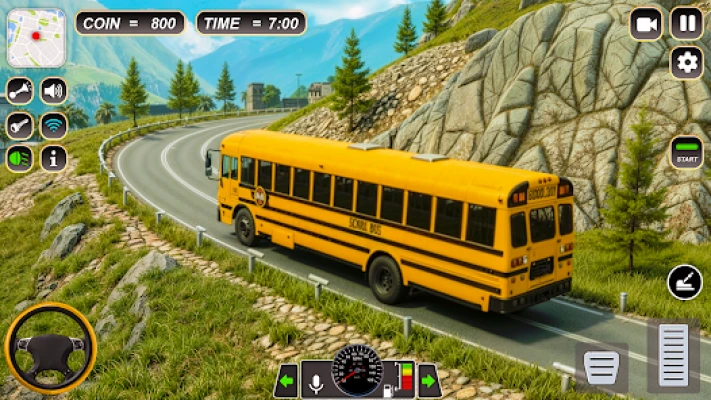Click the steering wheel control
Viewport: 711px width, 400px height.
[50, 349]
